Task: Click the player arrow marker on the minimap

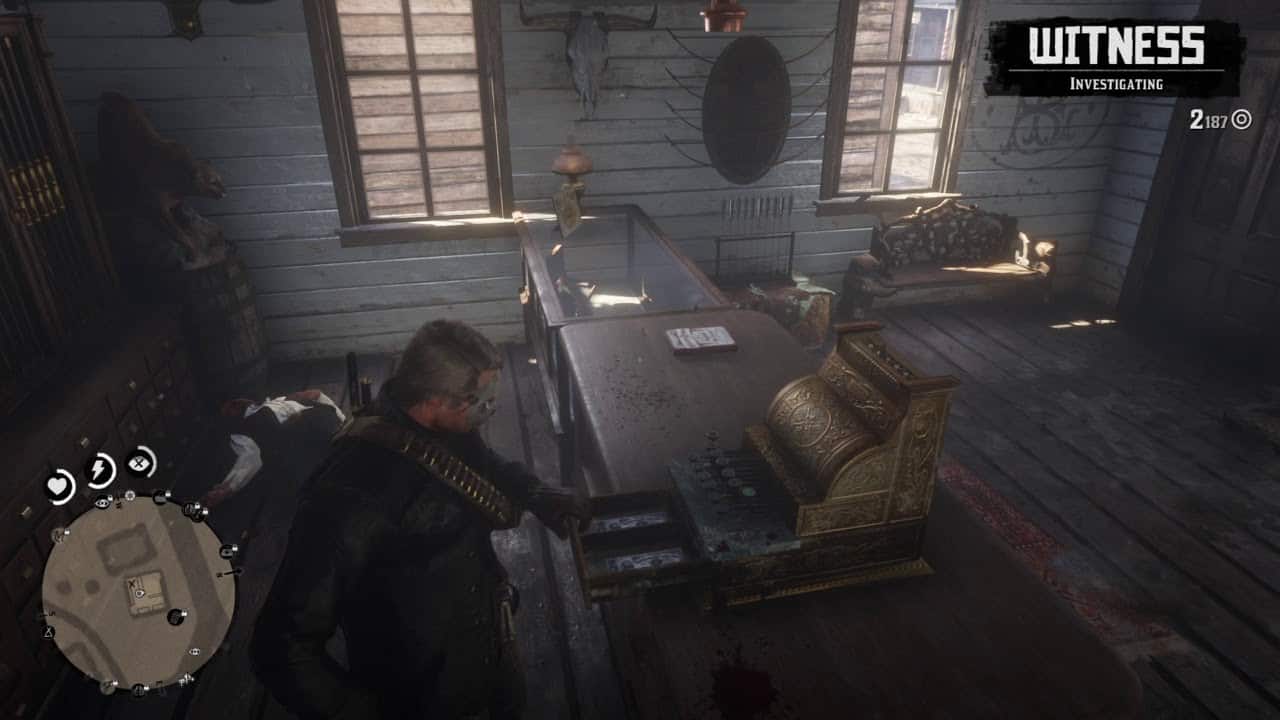Action: pos(140,595)
